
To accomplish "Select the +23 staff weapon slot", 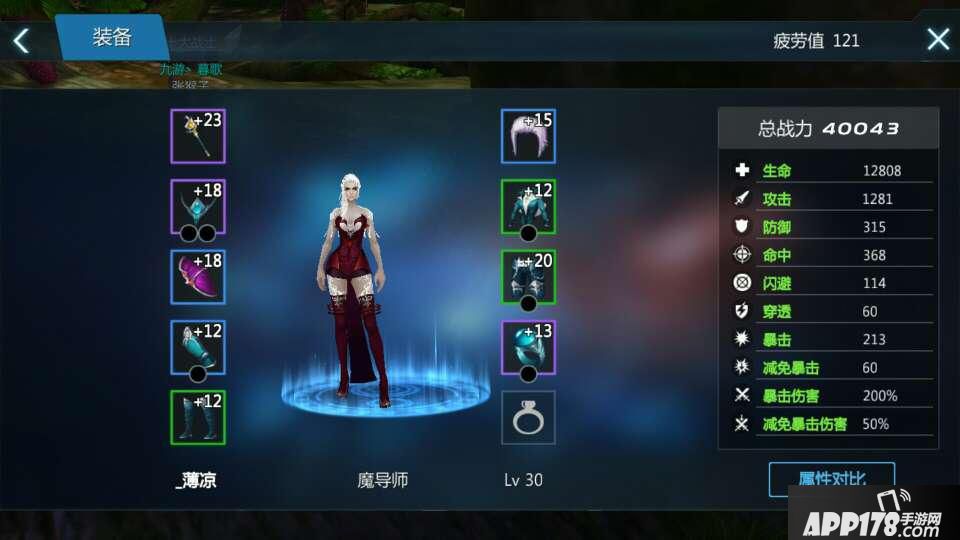I will [198, 137].
